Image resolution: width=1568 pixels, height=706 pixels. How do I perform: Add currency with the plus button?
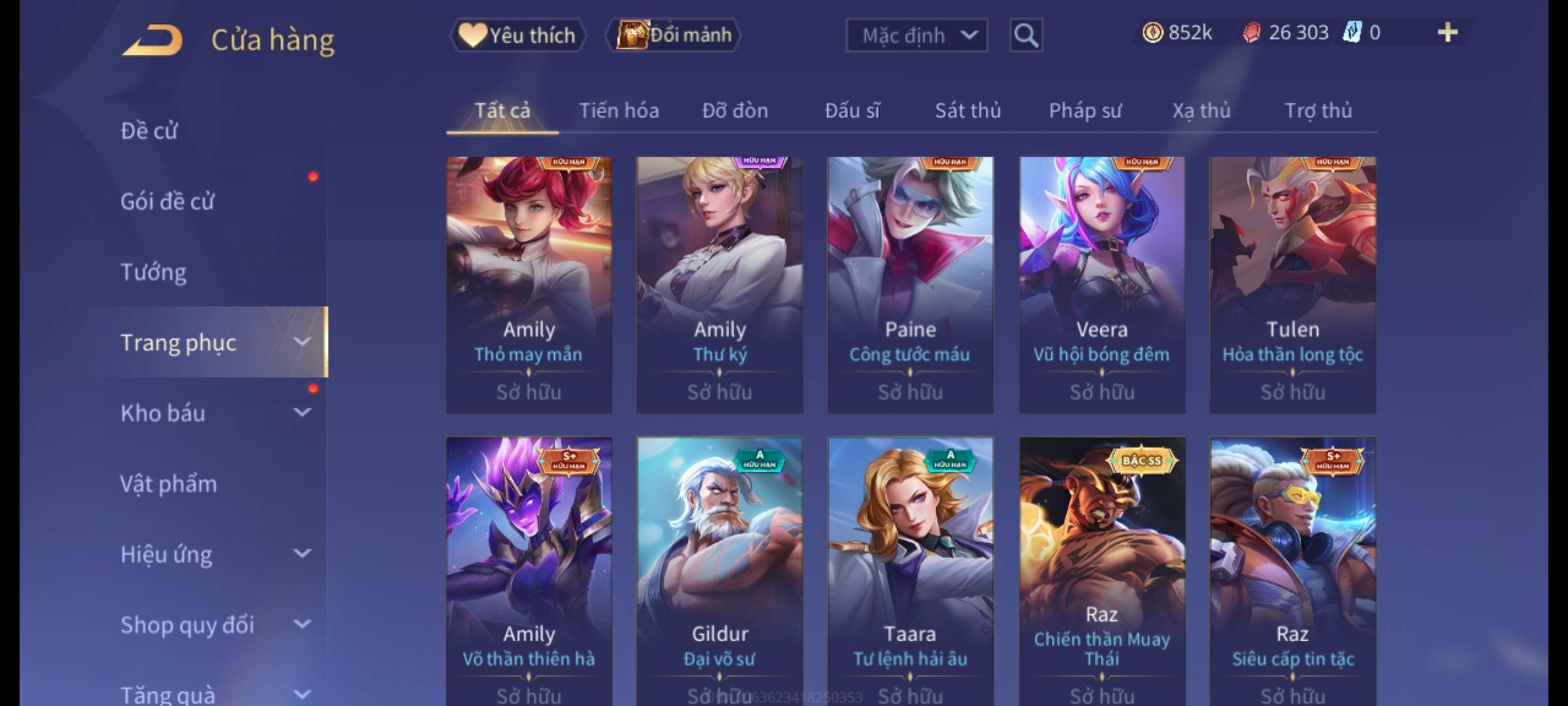(1447, 33)
